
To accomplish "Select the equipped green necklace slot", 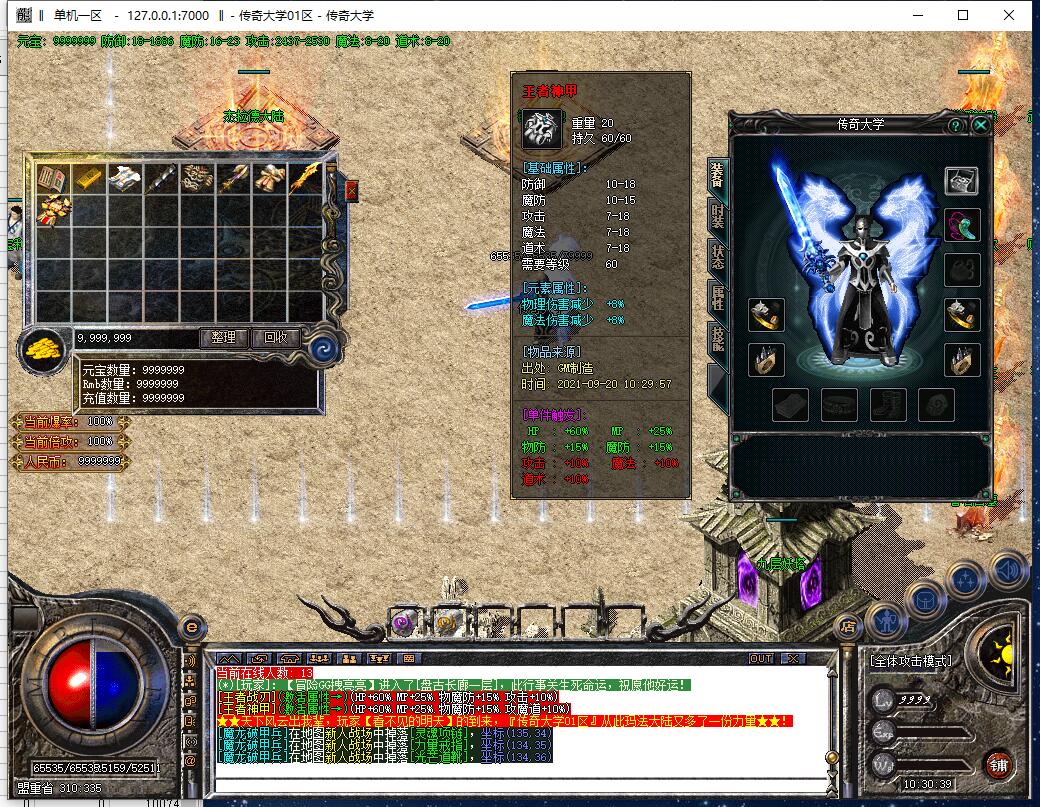I will point(962,225).
